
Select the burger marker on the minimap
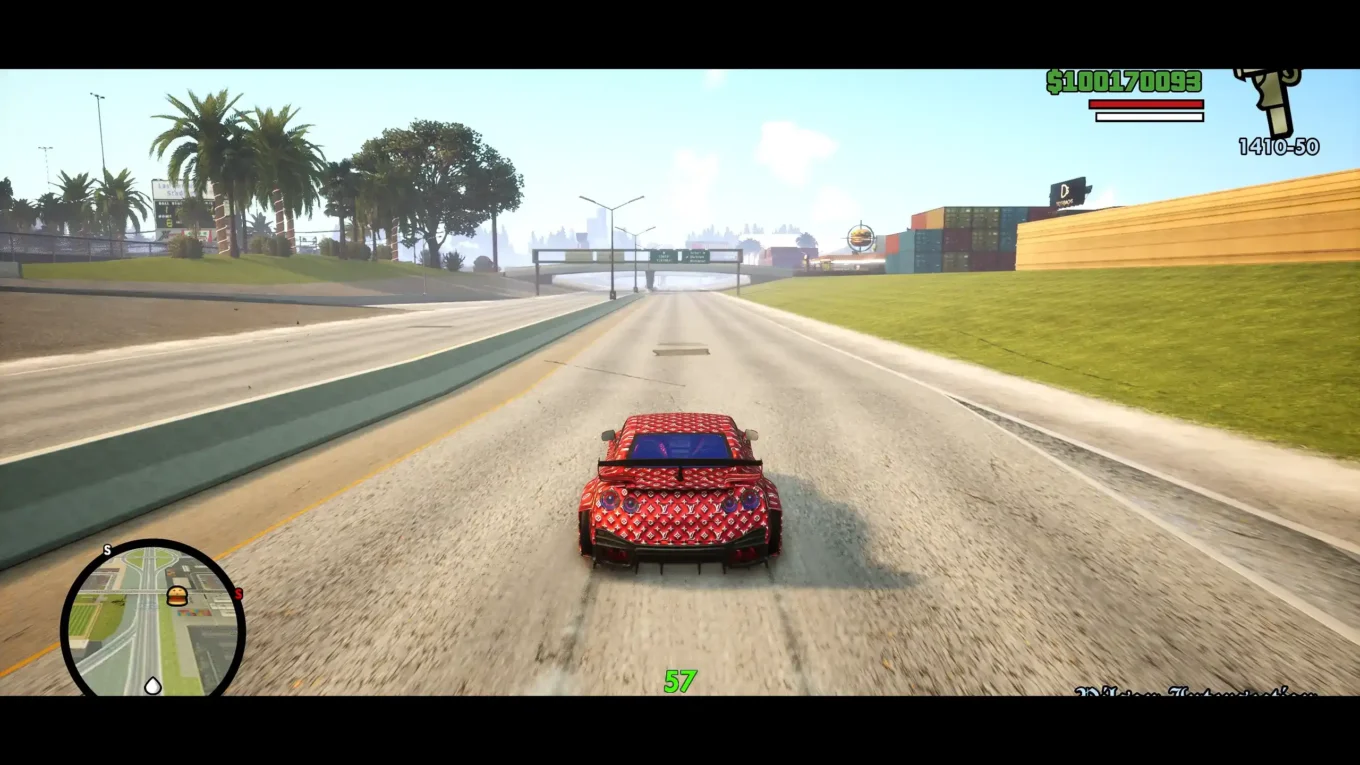(x=177, y=597)
